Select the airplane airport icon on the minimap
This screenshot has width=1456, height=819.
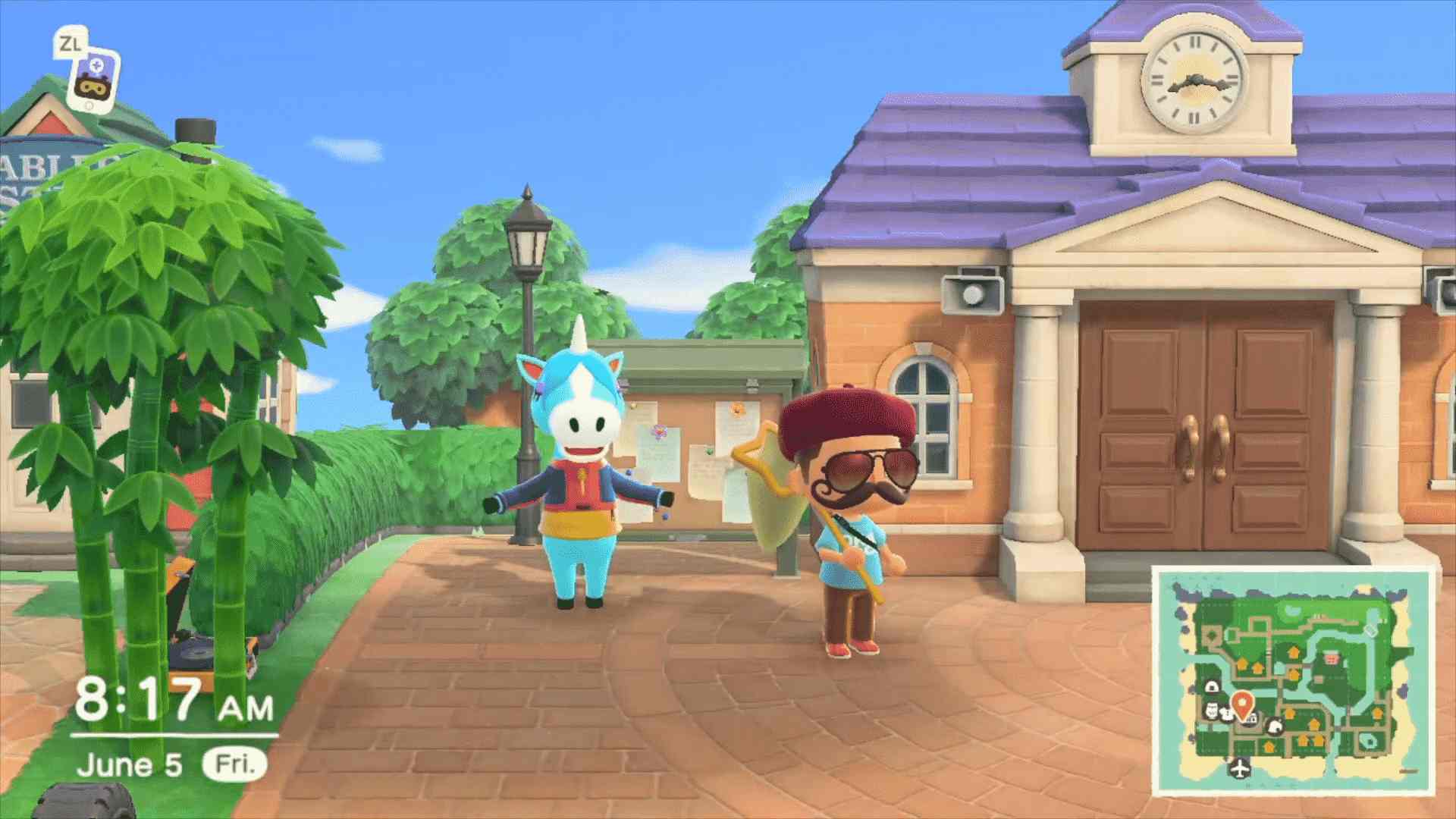[1239, 768]
